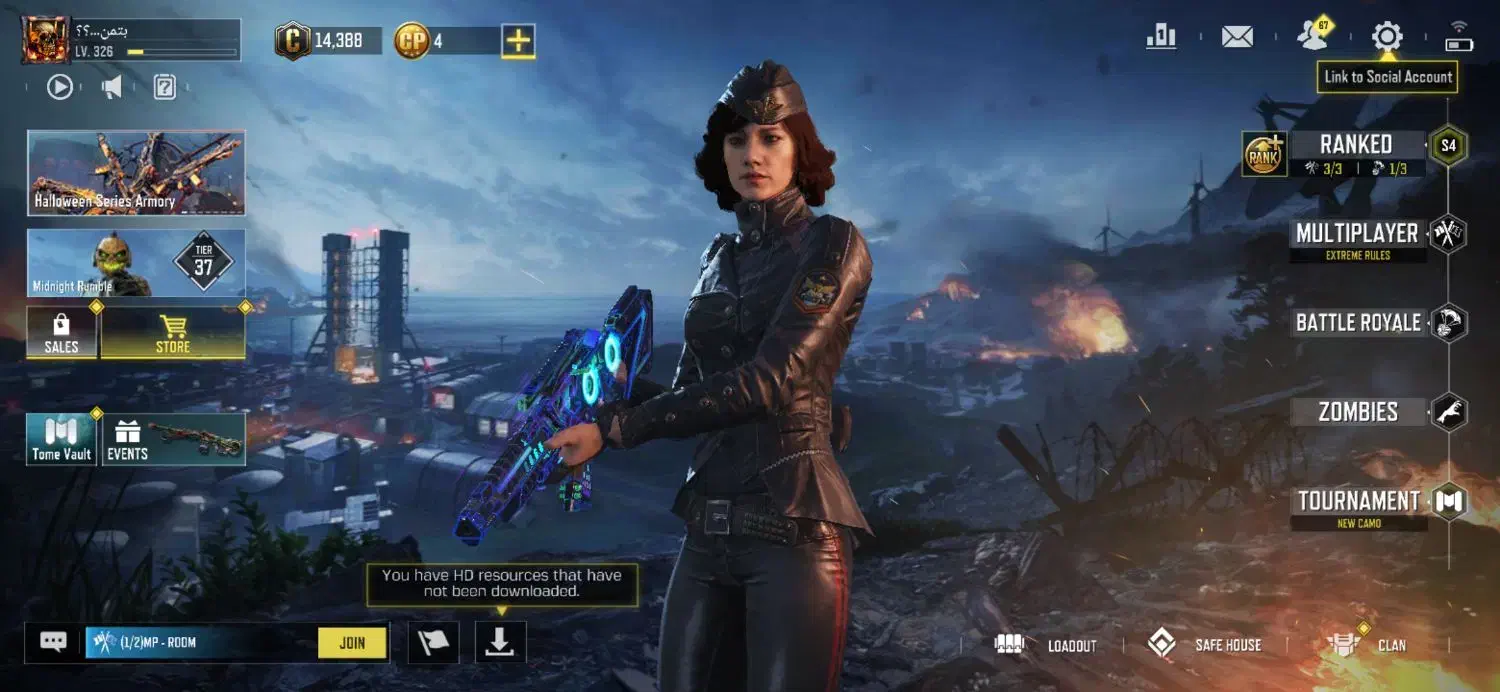Open the friends list icon
This screenshot has width=1500, height=692.
1312,37
